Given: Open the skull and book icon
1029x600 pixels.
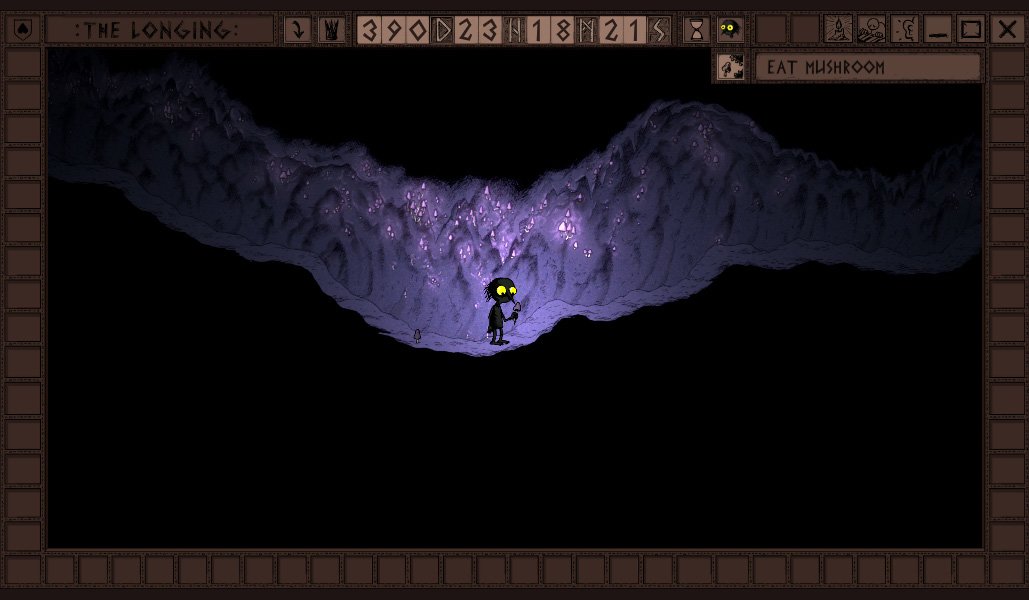Looking at the screenshot, I should coord(871,30).
